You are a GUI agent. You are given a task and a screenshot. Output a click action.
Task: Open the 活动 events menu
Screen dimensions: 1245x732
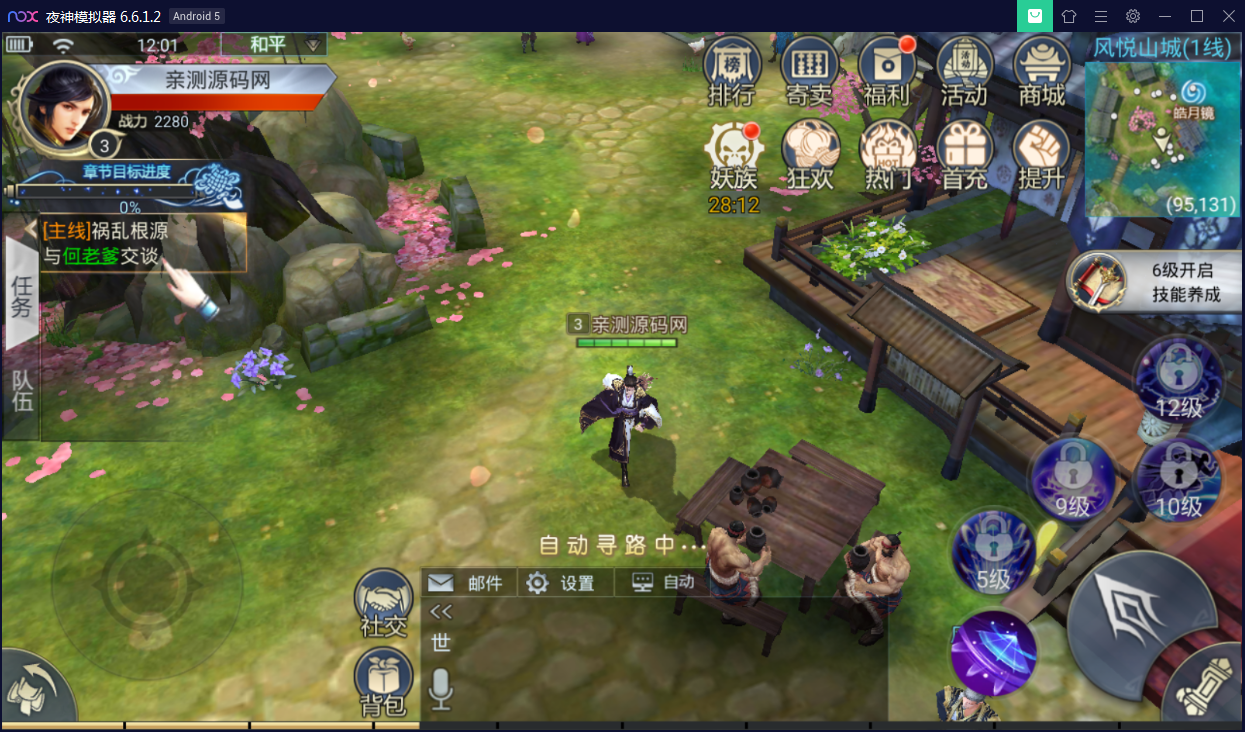964,70
